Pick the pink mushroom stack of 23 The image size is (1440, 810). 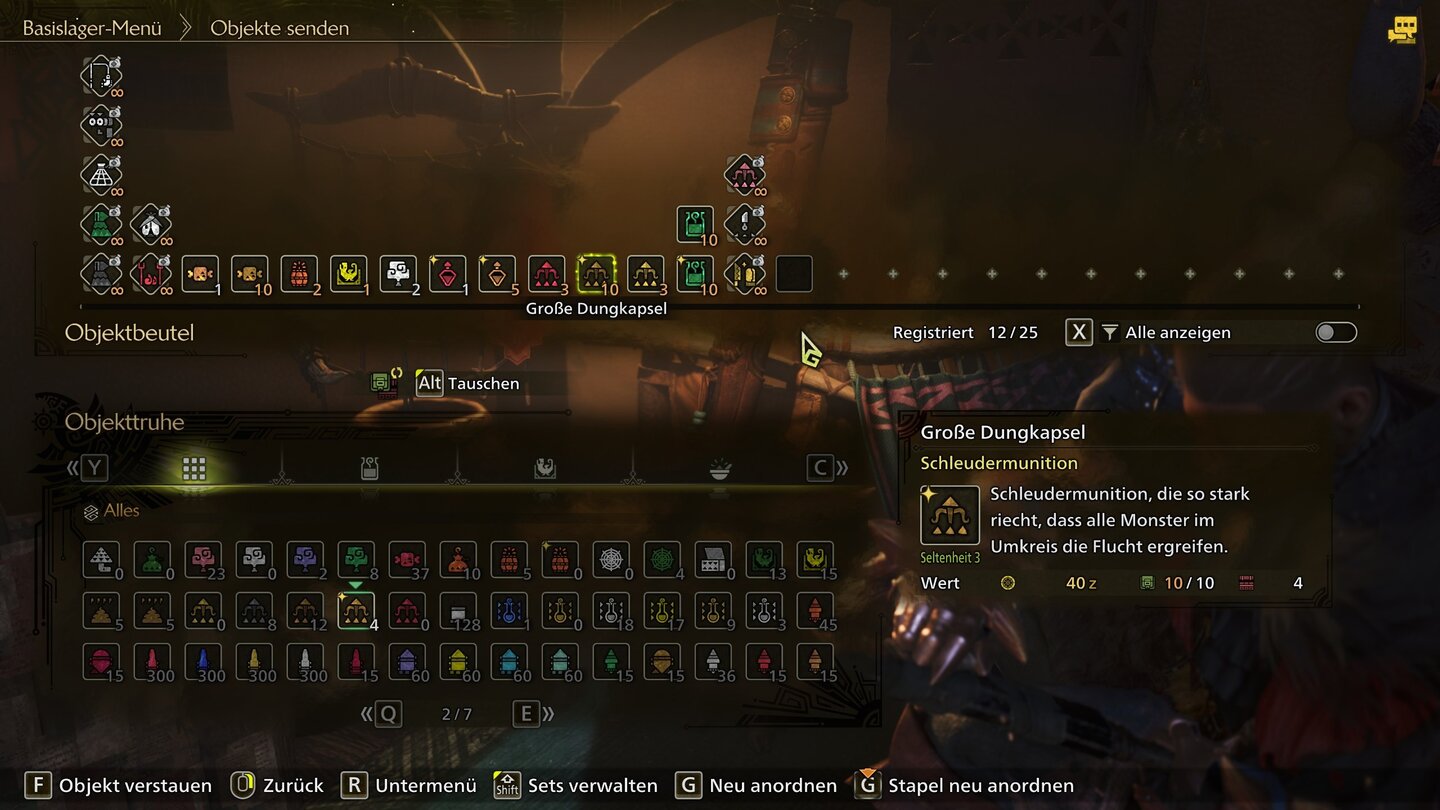[203, 560]
